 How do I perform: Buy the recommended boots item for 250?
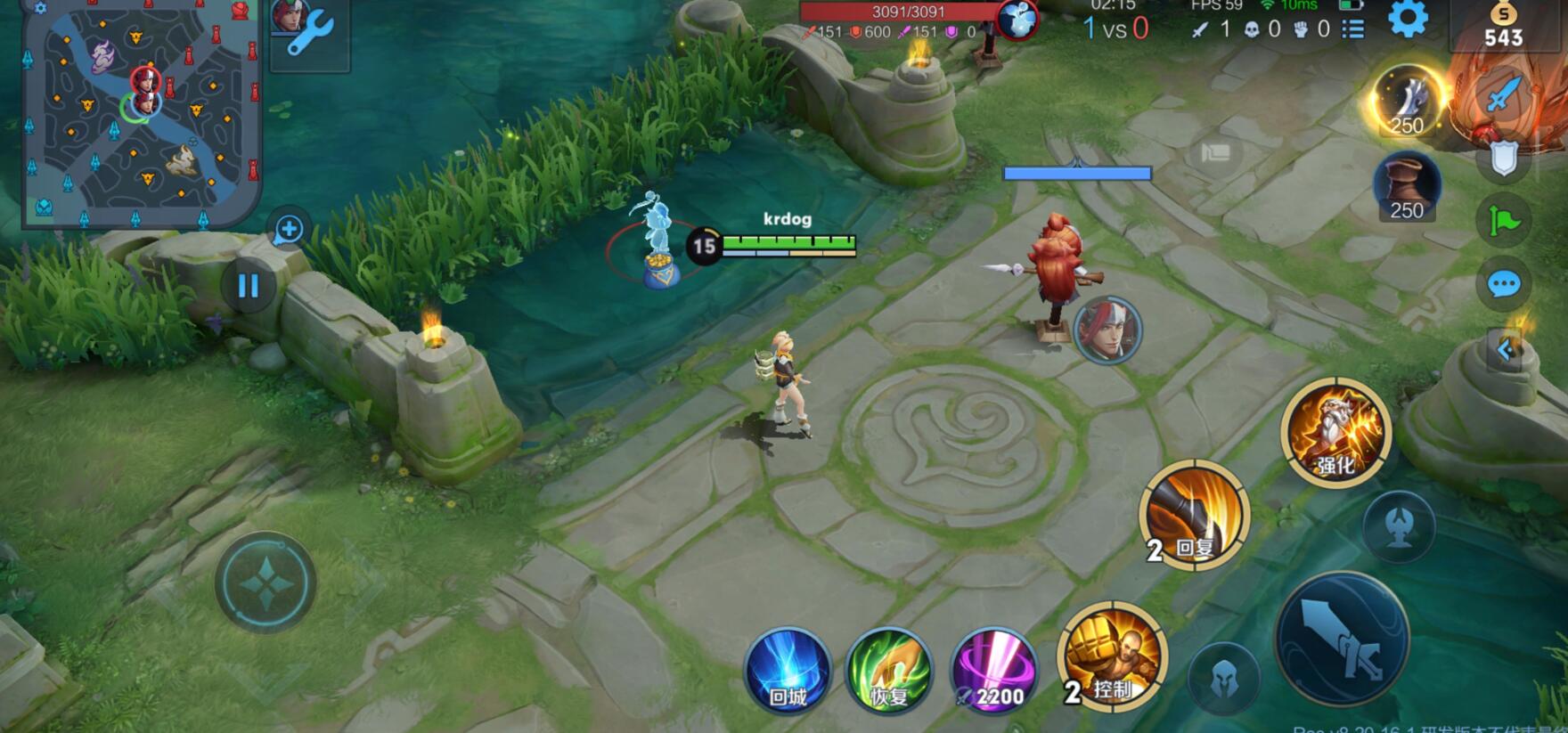[x=1407, y=187]
